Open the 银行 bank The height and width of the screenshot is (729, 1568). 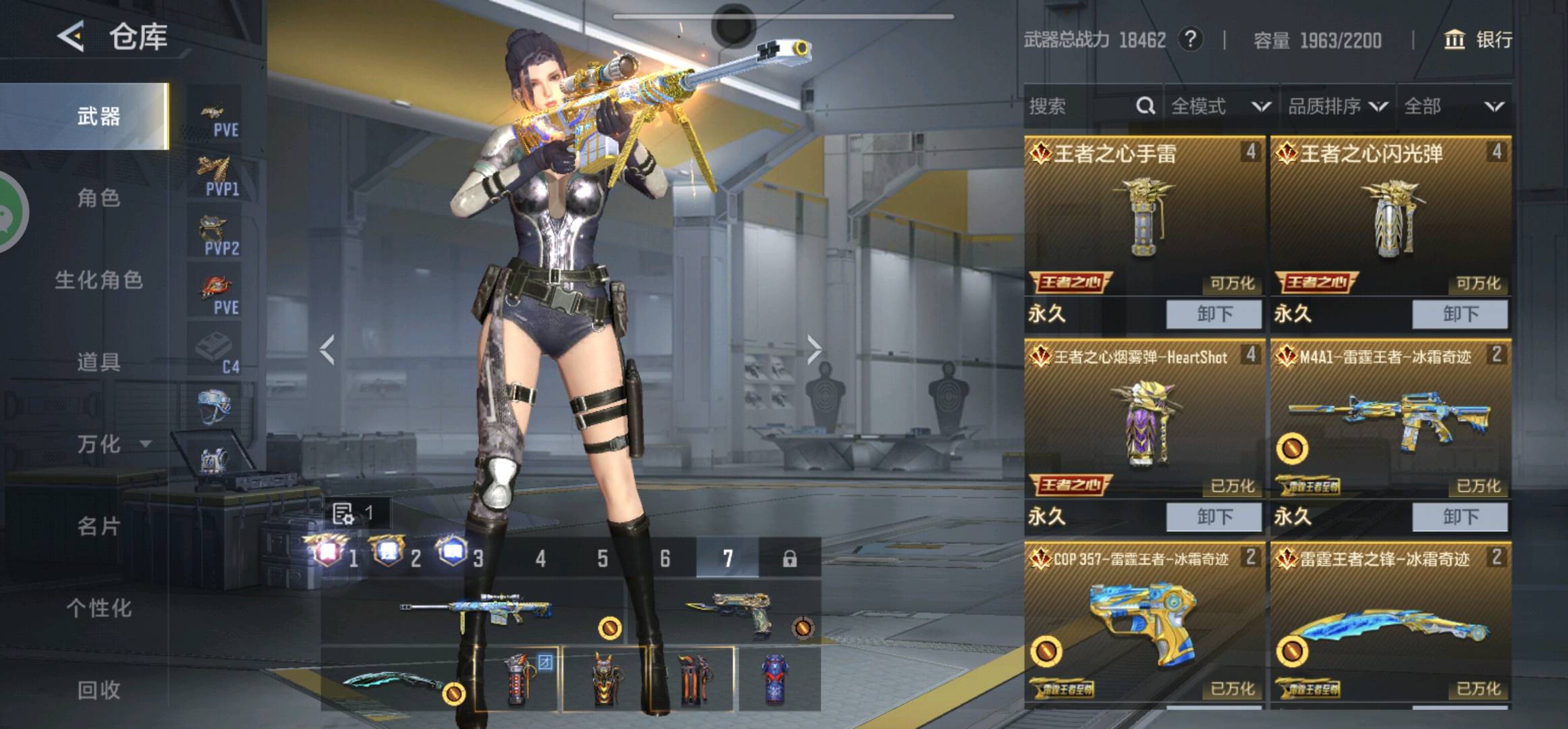[1478, 40]
